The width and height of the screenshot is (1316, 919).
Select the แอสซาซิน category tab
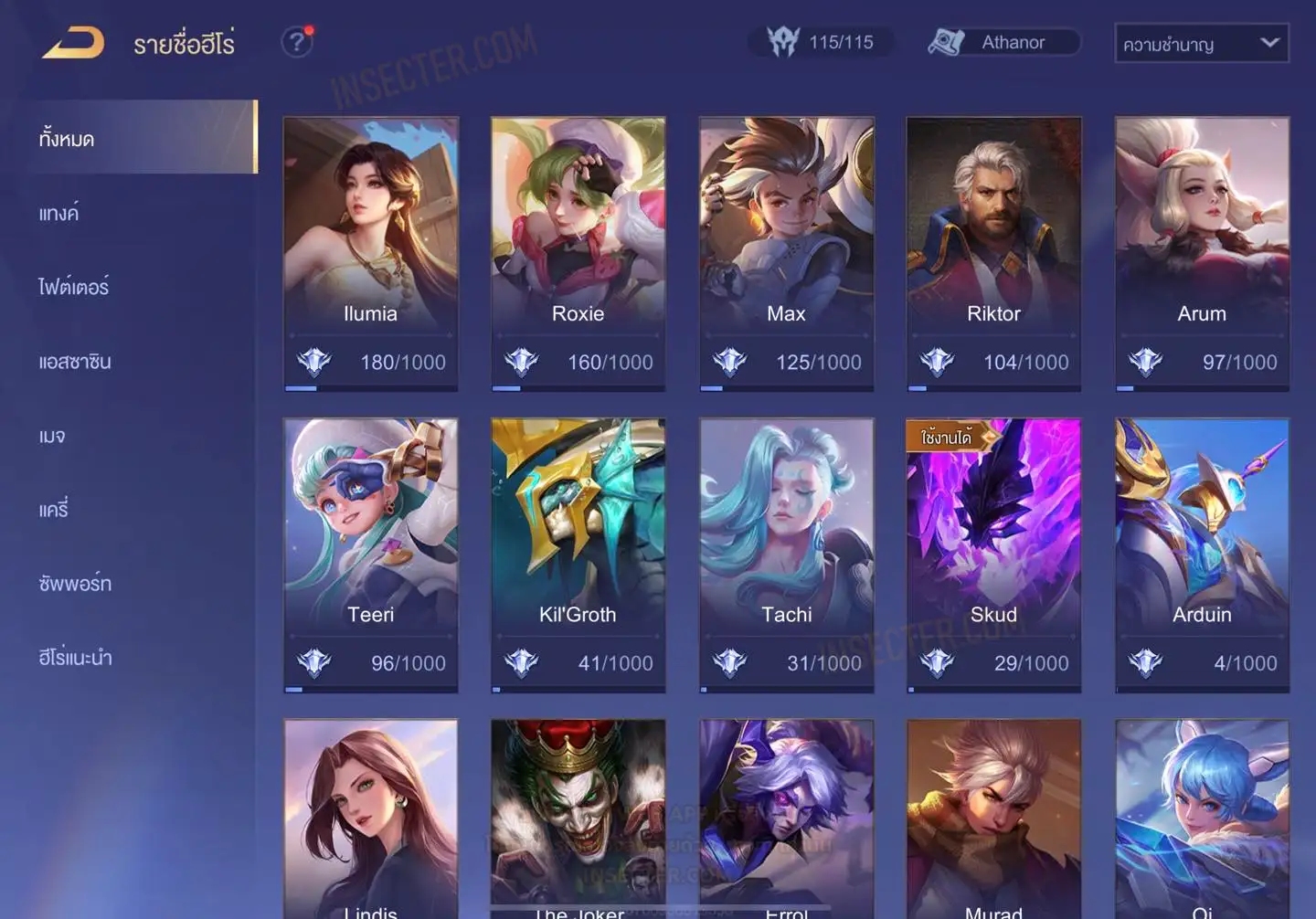coord(75,362)
